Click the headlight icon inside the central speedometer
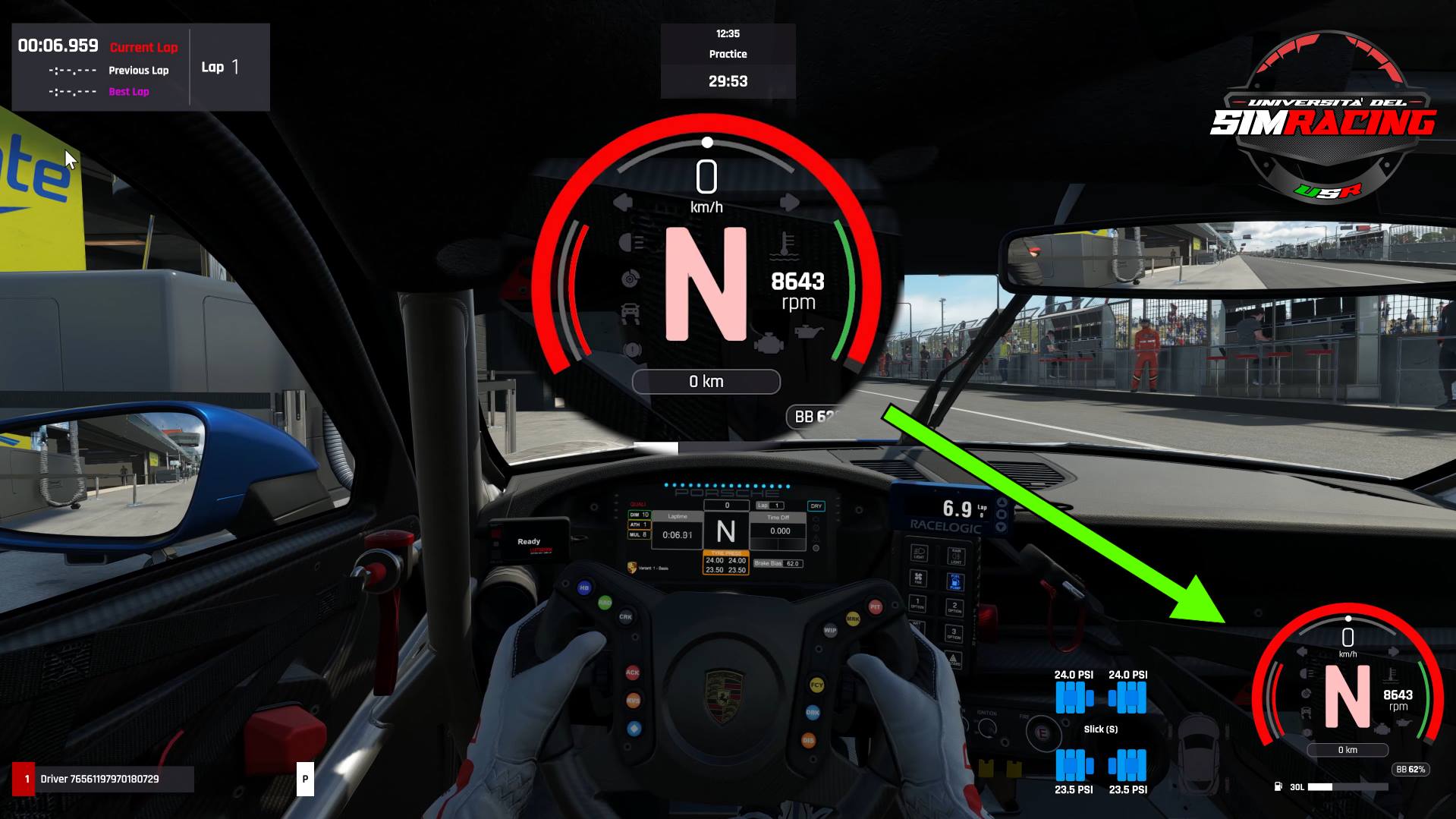The height and width of the screenshot is (819, 1456). pyautogui.click(x=627, y=242)
